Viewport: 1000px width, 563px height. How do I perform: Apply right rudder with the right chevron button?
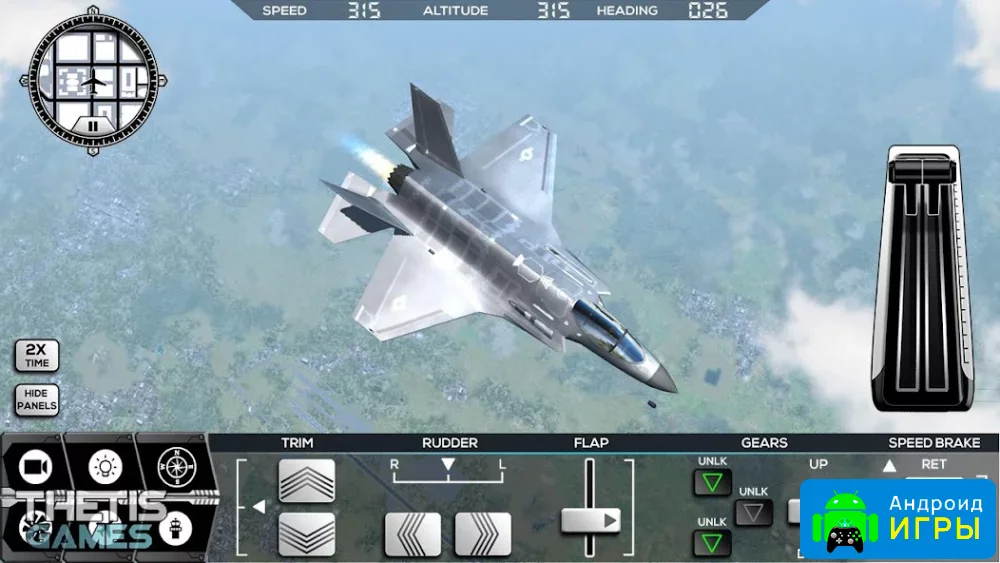click(x=483, y=534)
